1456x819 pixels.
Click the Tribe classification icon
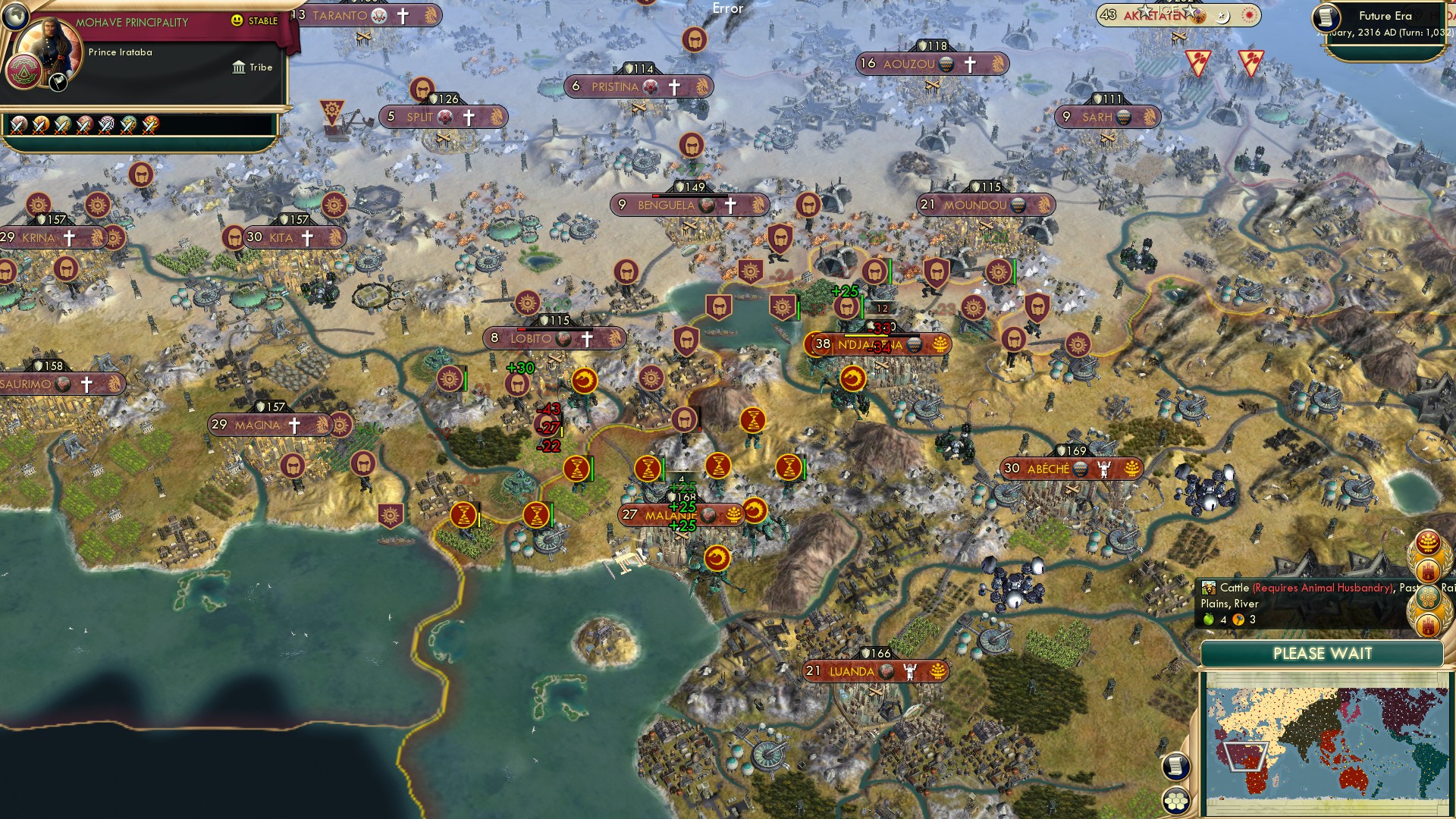pos(239,67)
